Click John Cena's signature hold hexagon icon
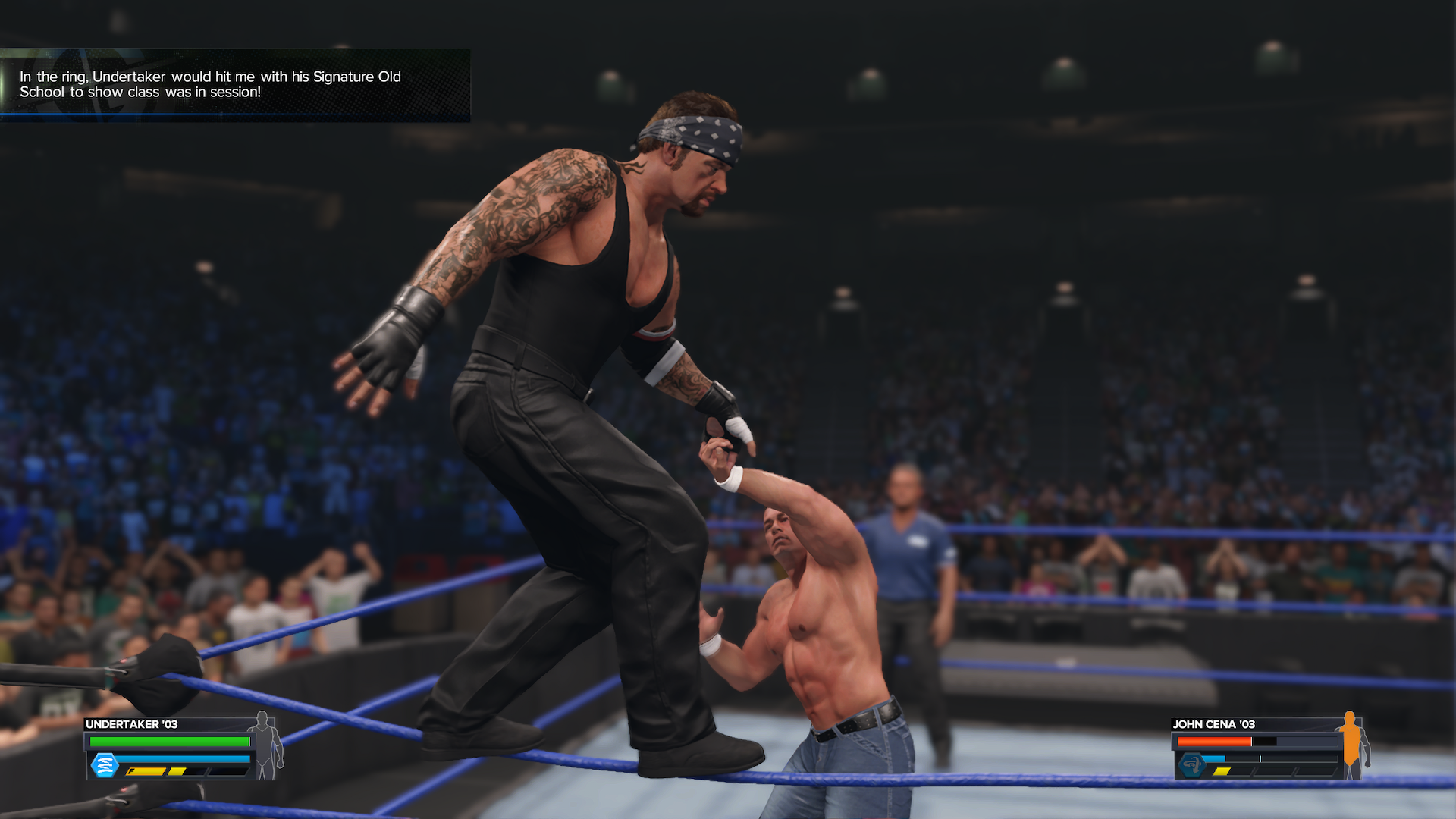The image size is (1456, 819). 1192,765
